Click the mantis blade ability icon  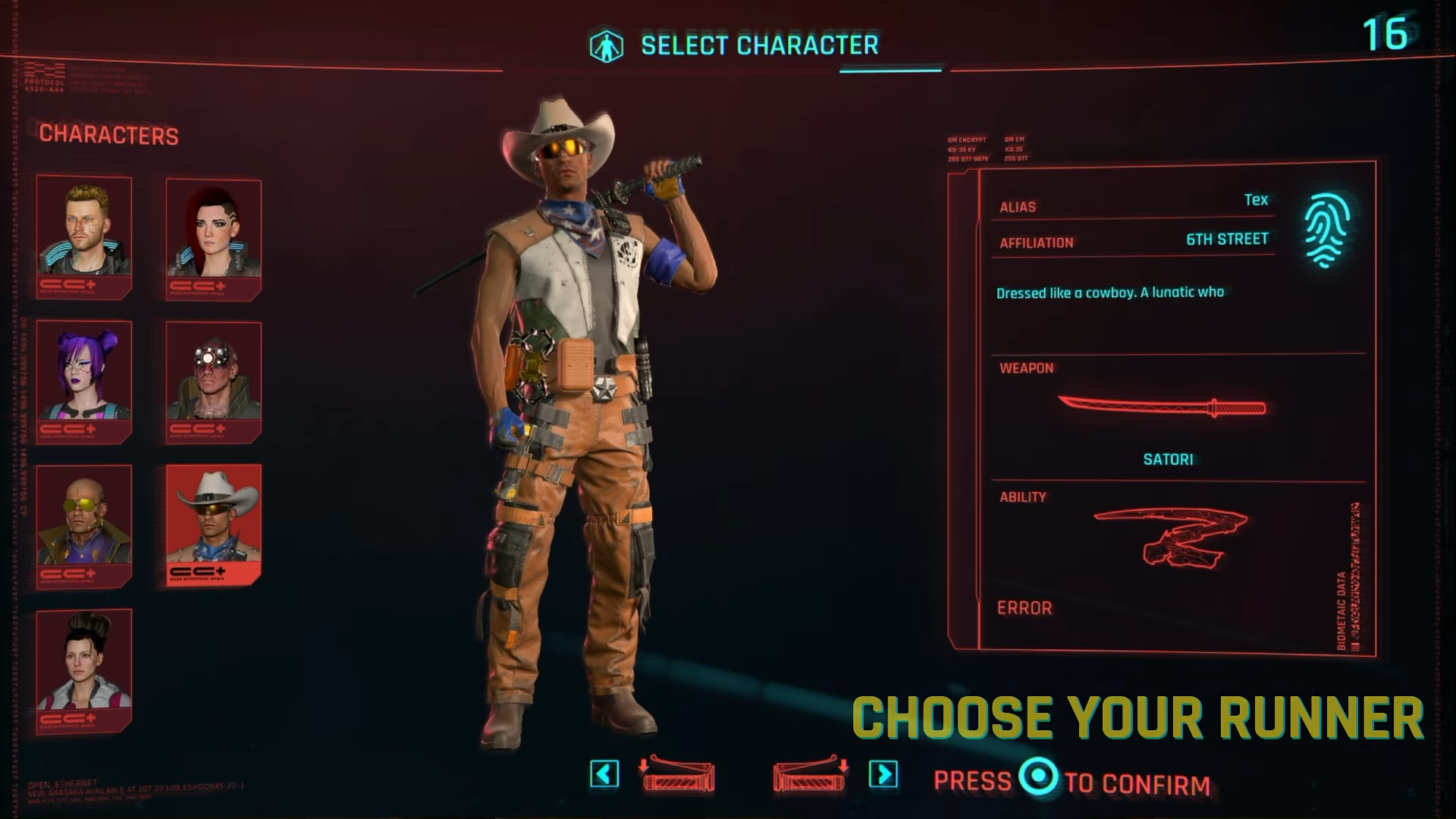(x=1171, y=537)
